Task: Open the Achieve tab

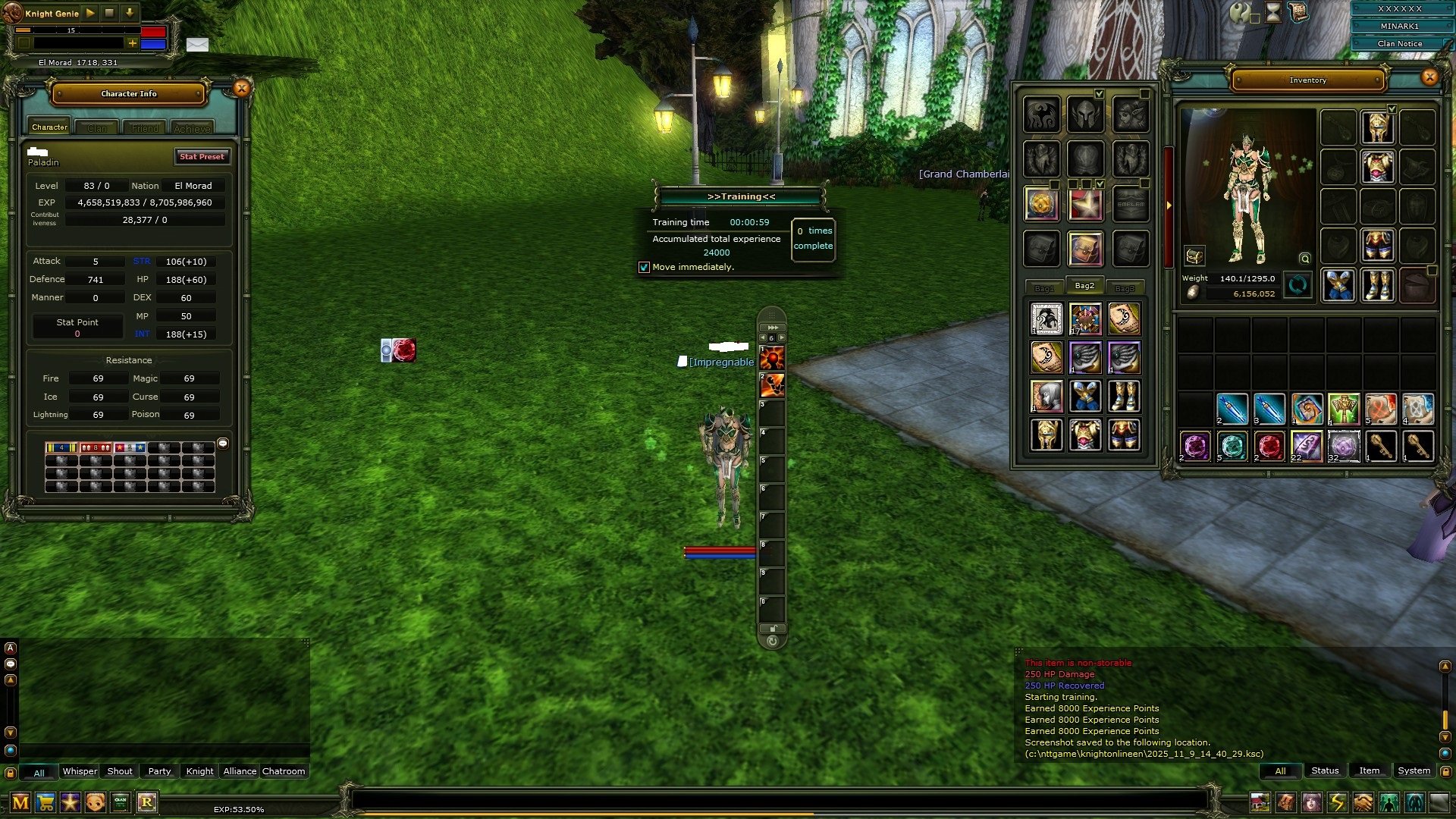Action: [192, 128]
